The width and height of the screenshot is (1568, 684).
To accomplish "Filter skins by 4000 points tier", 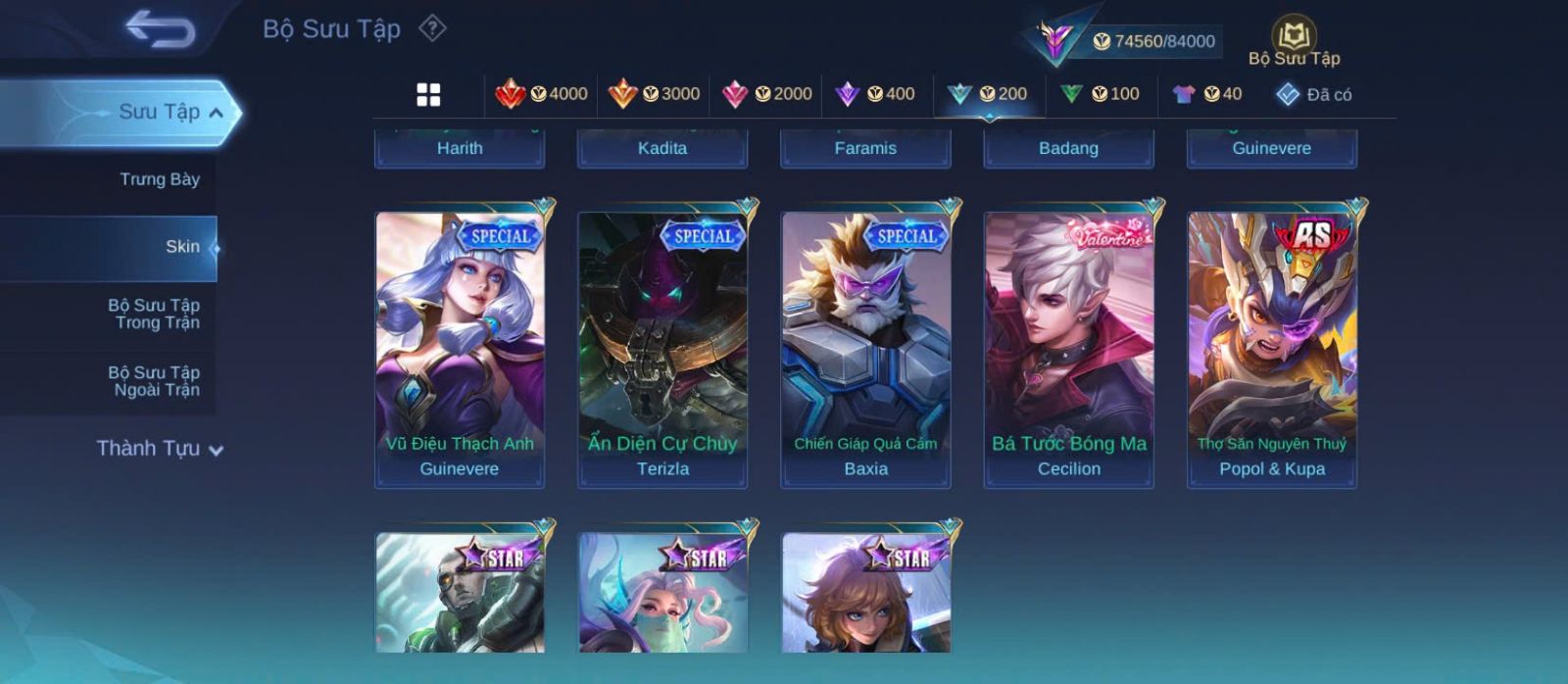I will pos(542,94).
